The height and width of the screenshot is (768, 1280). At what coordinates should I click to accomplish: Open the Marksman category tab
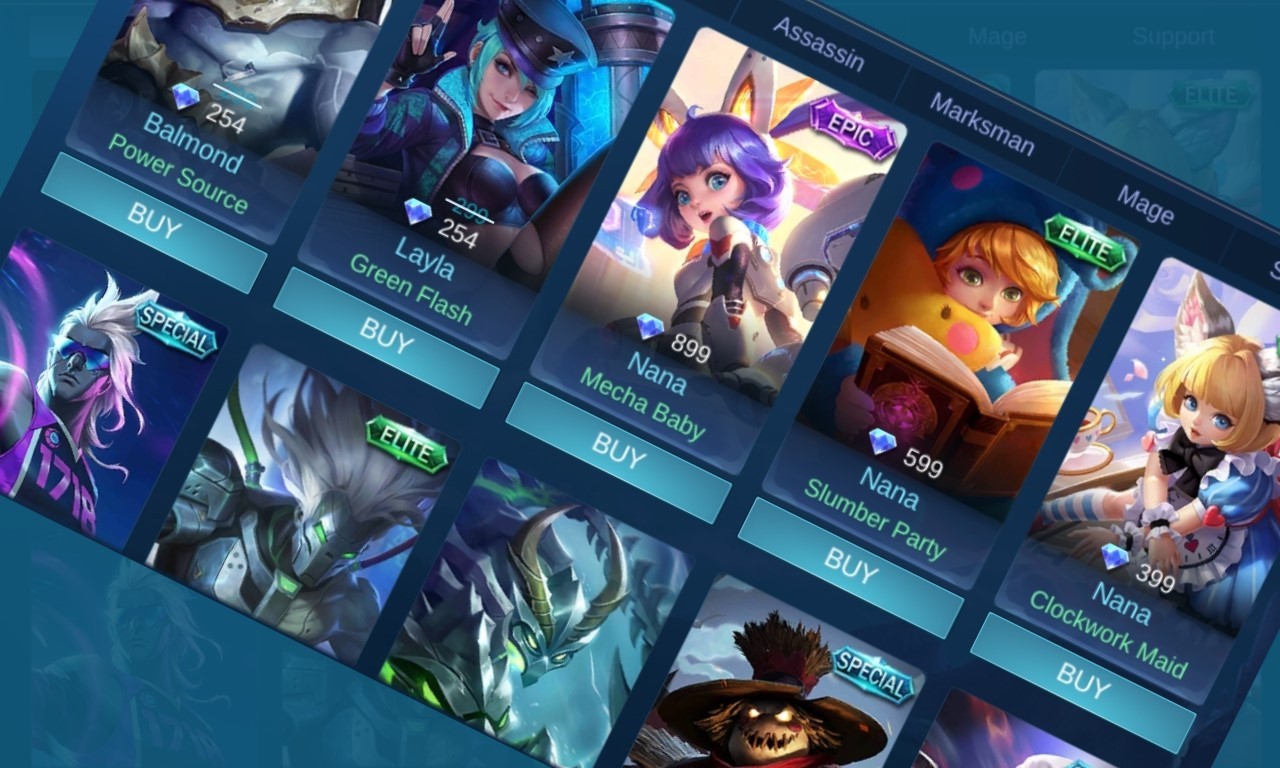coord(981,124)
